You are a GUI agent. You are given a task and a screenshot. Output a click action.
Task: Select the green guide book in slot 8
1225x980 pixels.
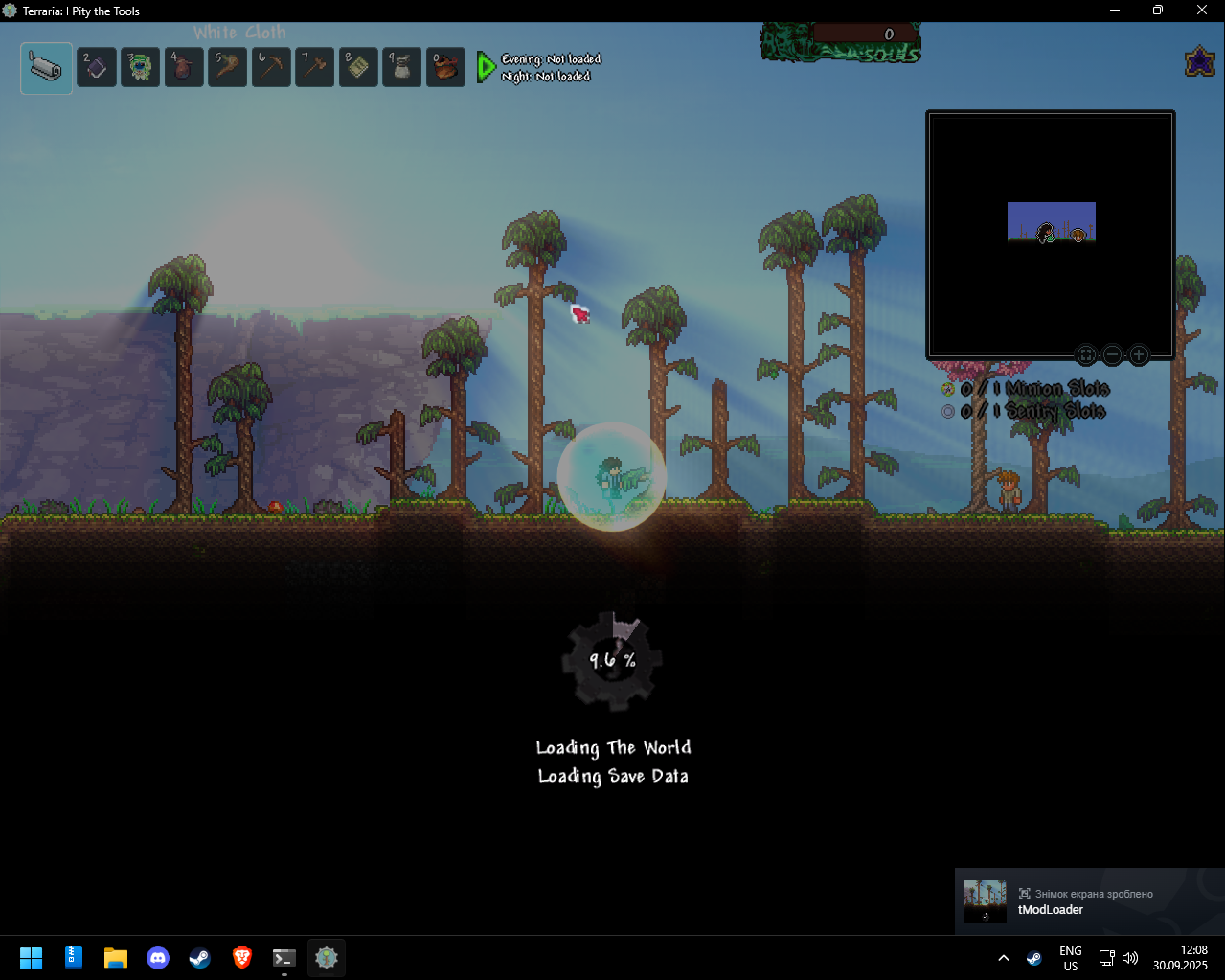click(358, 68)
